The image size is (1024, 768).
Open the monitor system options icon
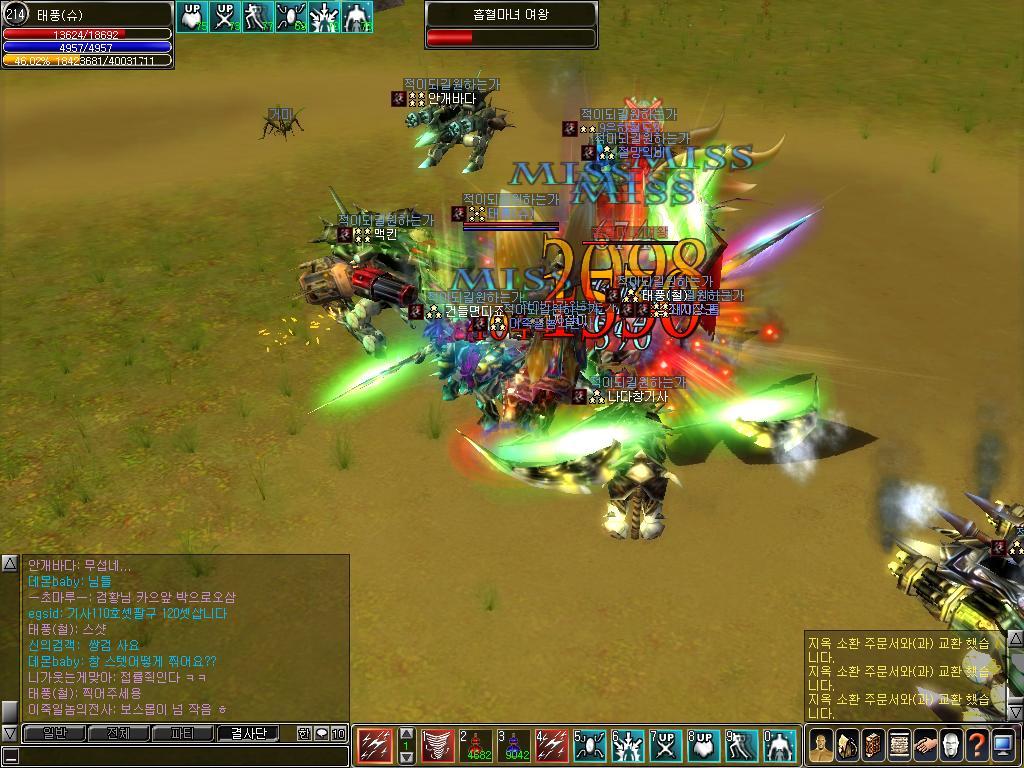click(1003, 745)
